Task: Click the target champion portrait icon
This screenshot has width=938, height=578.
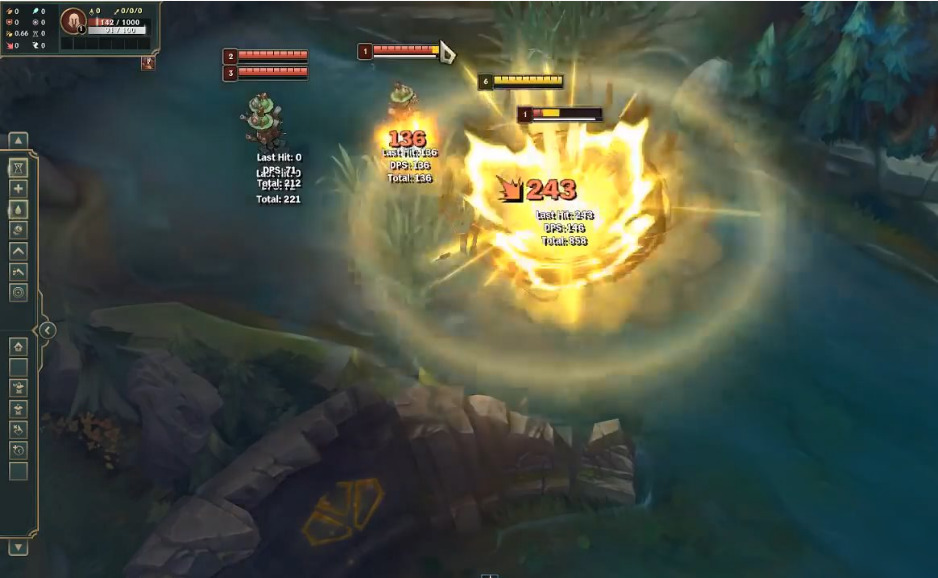Action: click(x=73, y=21)
